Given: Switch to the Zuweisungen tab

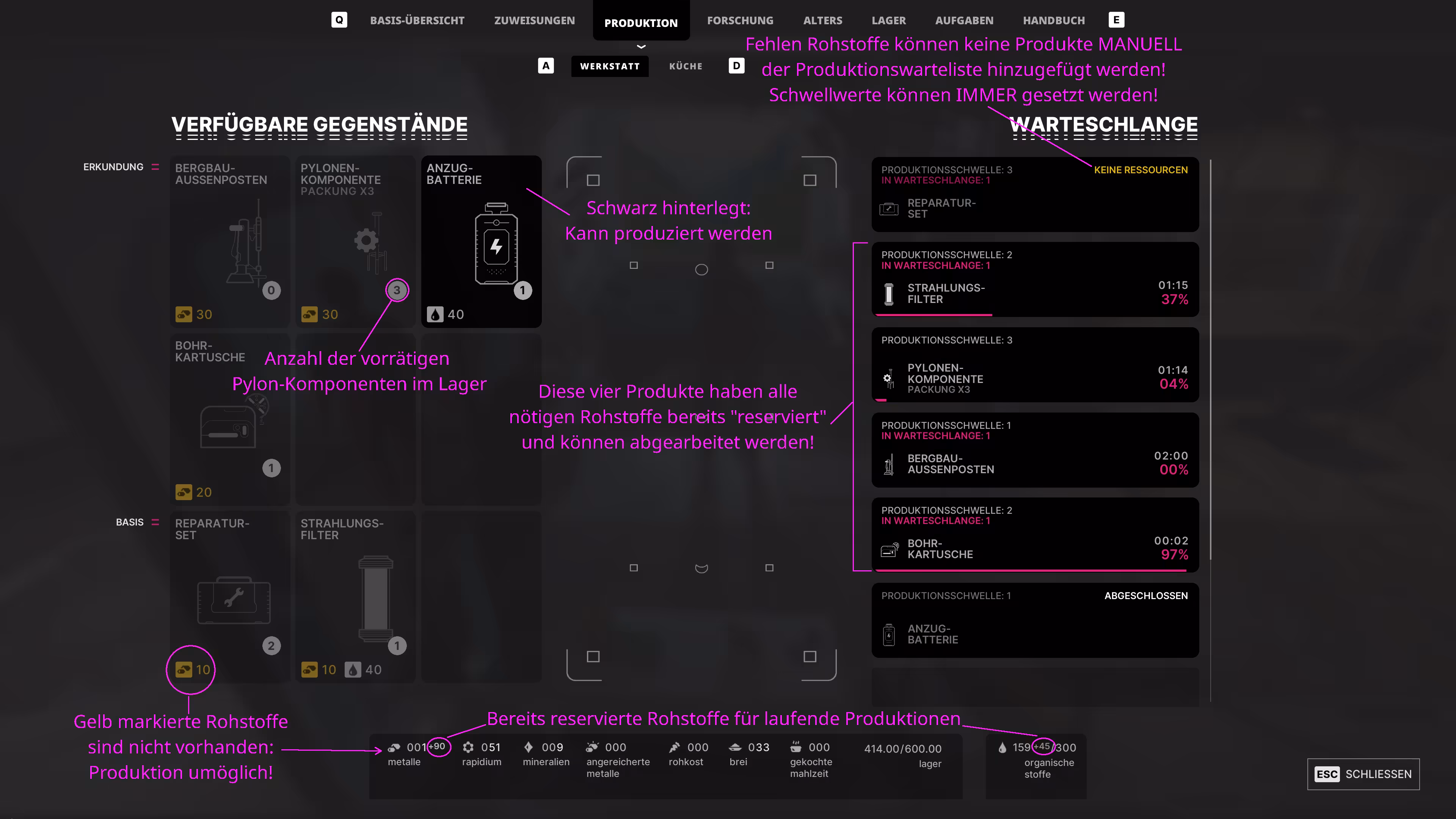Looking at the screenshot, I should [x=534, y=20].
